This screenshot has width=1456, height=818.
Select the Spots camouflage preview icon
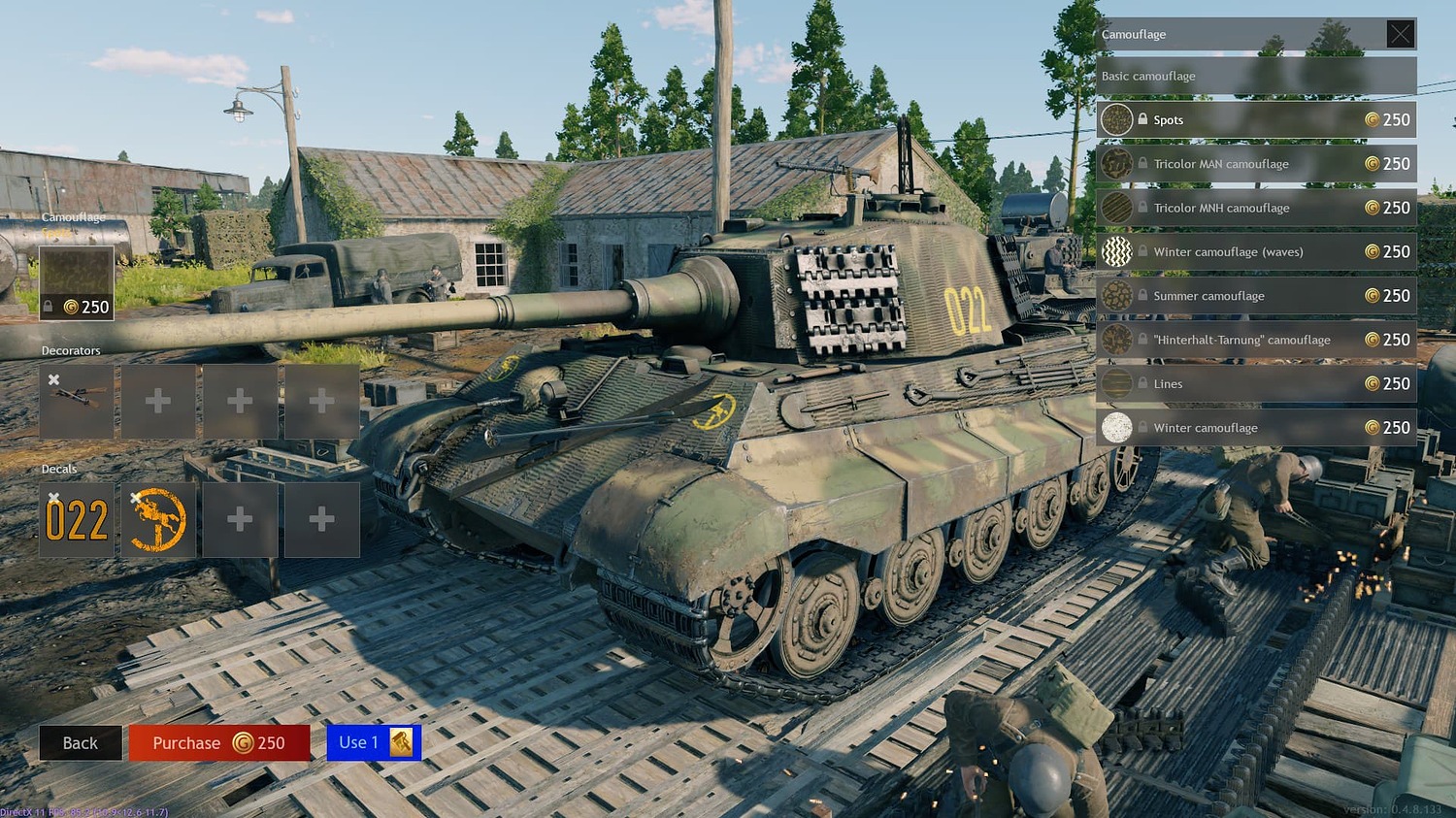coord(1117,119)
